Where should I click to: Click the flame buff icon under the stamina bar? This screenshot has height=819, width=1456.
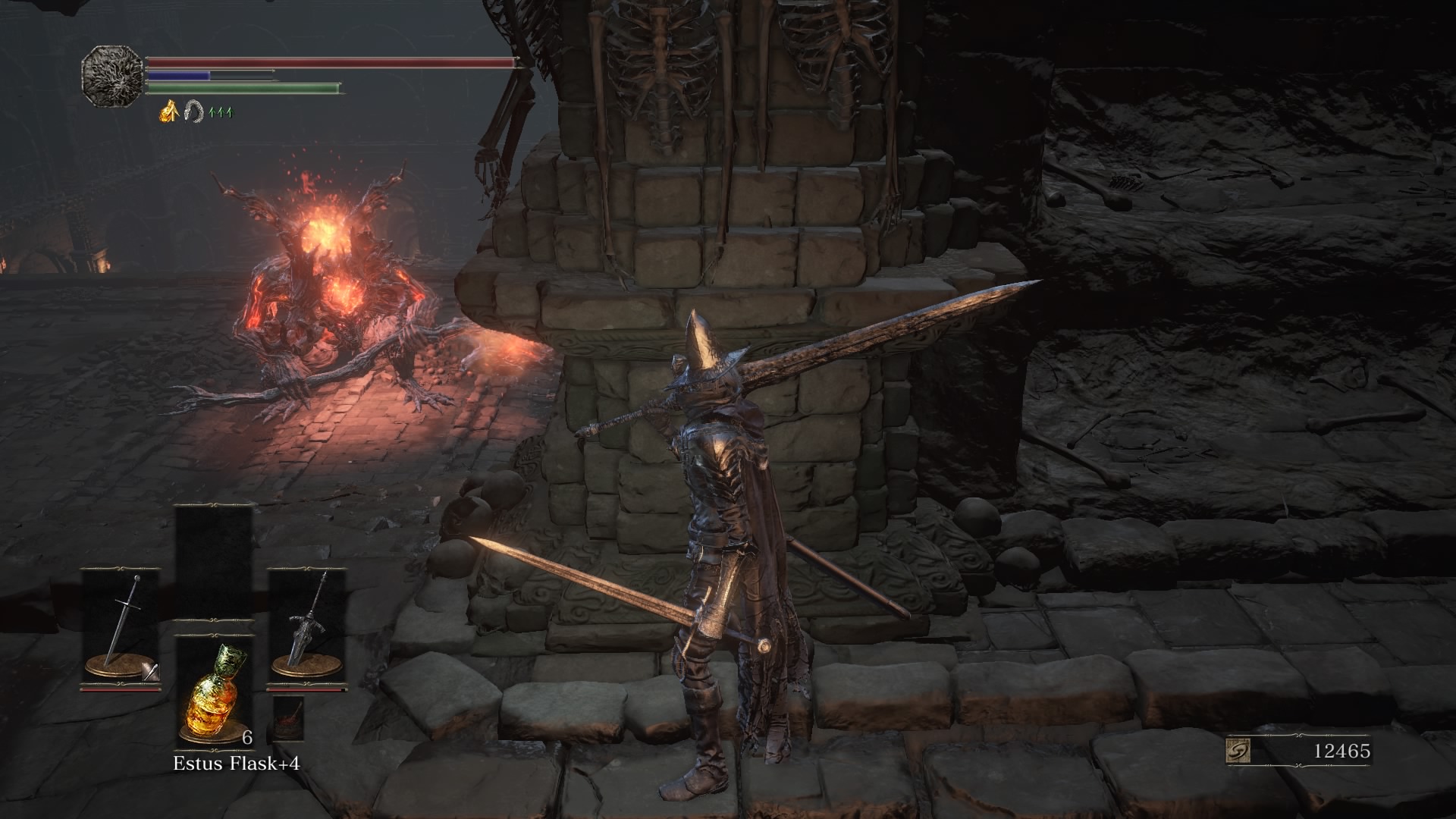(168, 112)
